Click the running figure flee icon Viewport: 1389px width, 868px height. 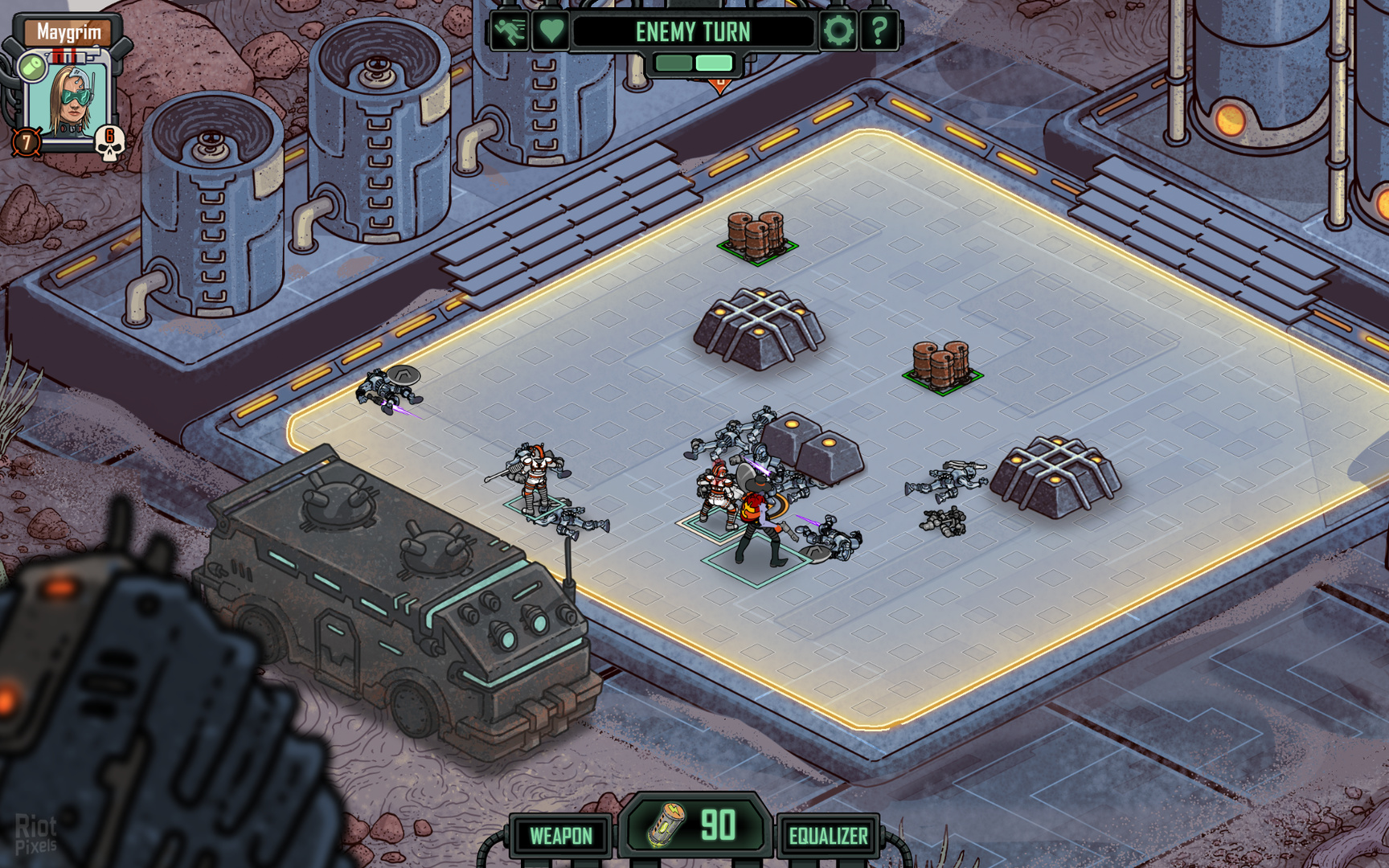pos(510,32)
